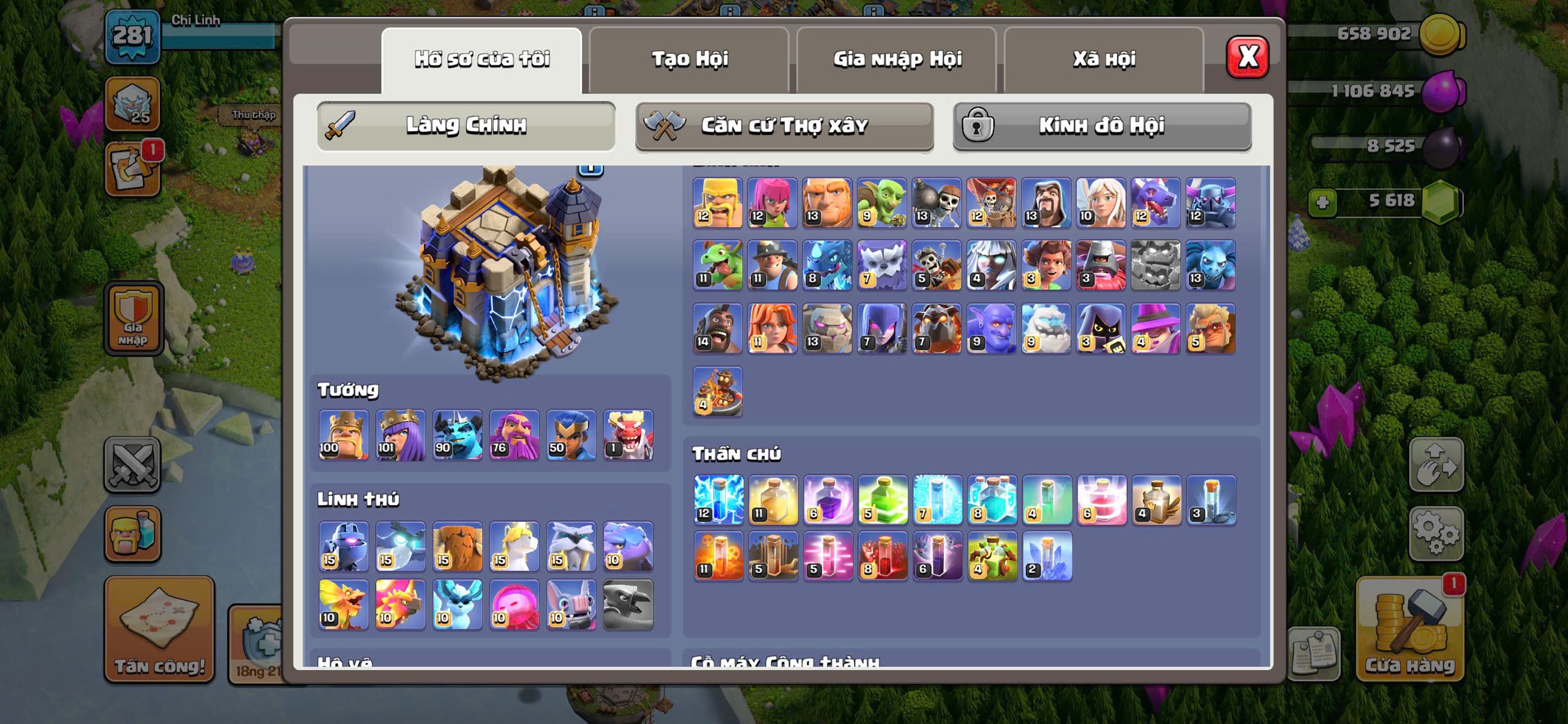Open the Gia nhập shield button
The image size is (1568, 724).
(x=134, y=319)
